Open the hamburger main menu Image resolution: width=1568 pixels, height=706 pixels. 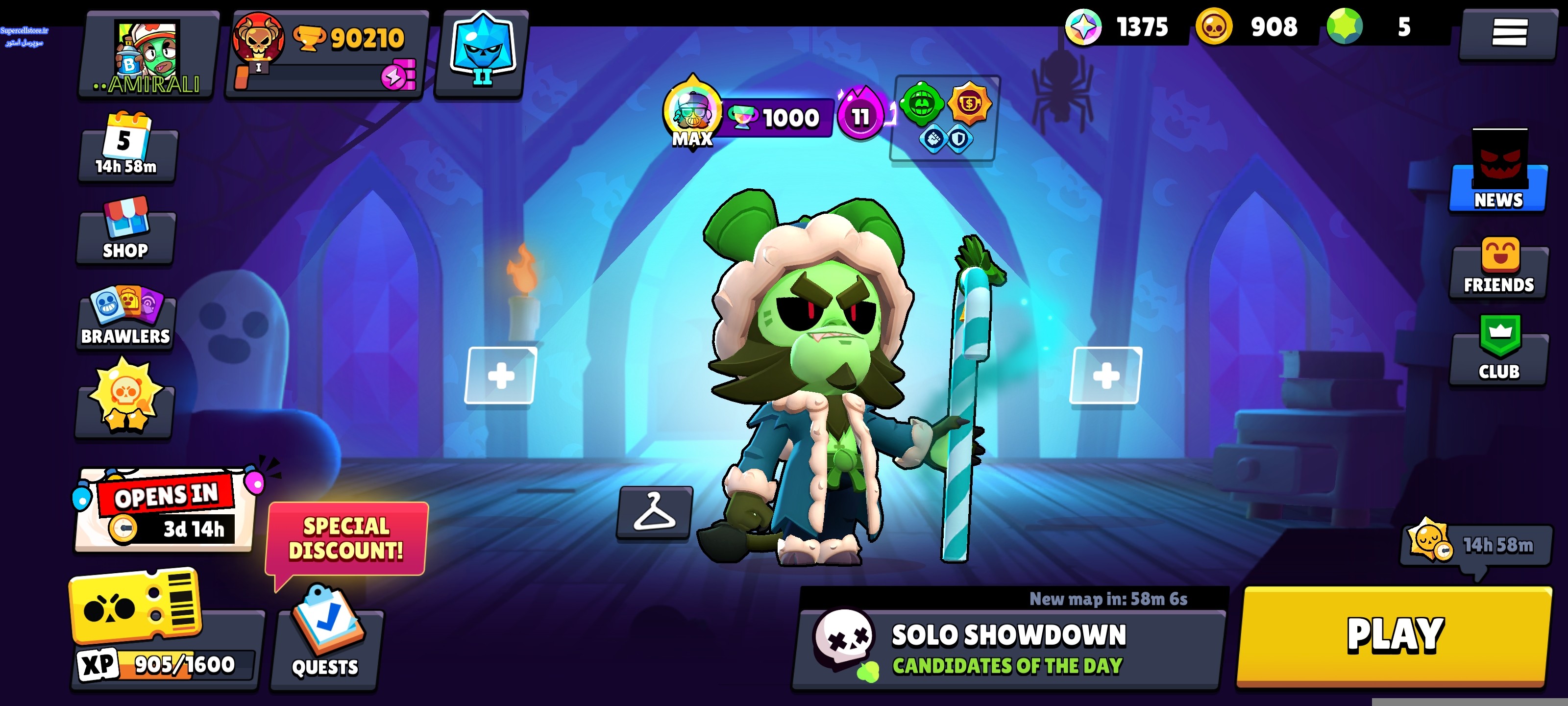[1508, 32]
